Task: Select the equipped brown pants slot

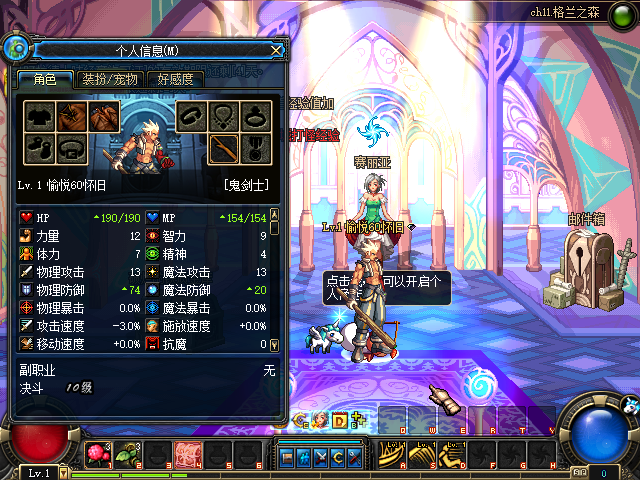Action: 71,116
